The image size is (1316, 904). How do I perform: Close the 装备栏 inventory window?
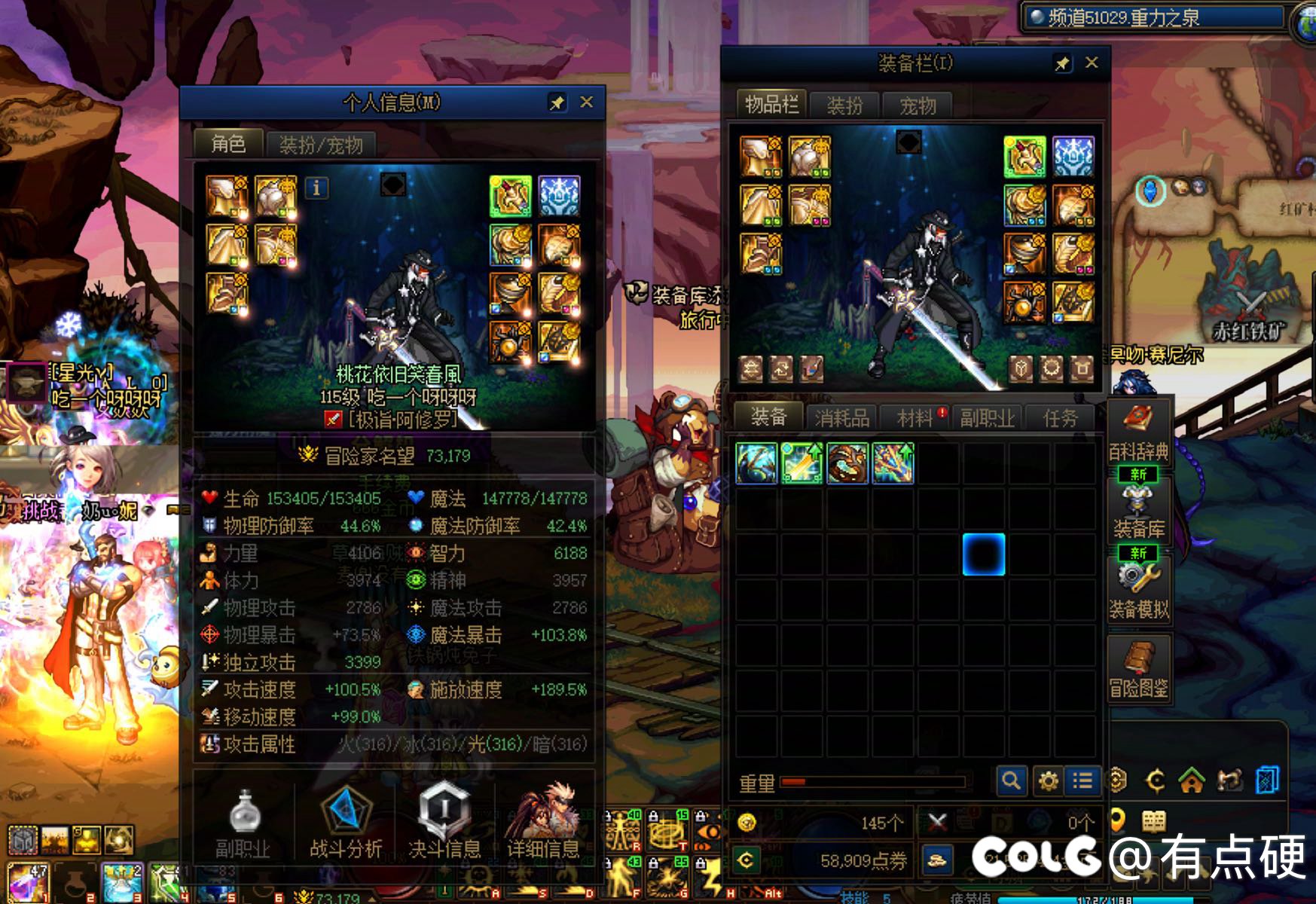(x=1092, y=63)
